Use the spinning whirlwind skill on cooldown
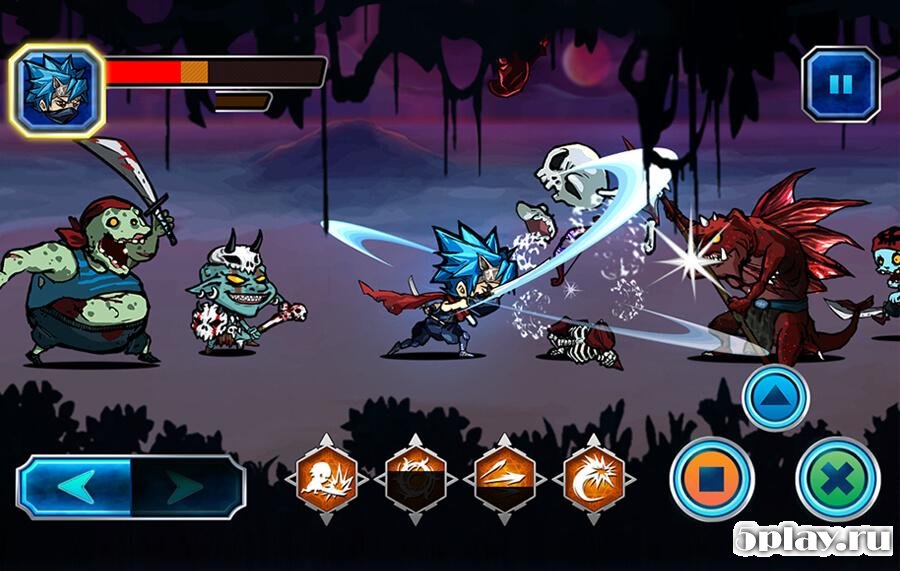This screenshot has height=571, width=900. 416,478
